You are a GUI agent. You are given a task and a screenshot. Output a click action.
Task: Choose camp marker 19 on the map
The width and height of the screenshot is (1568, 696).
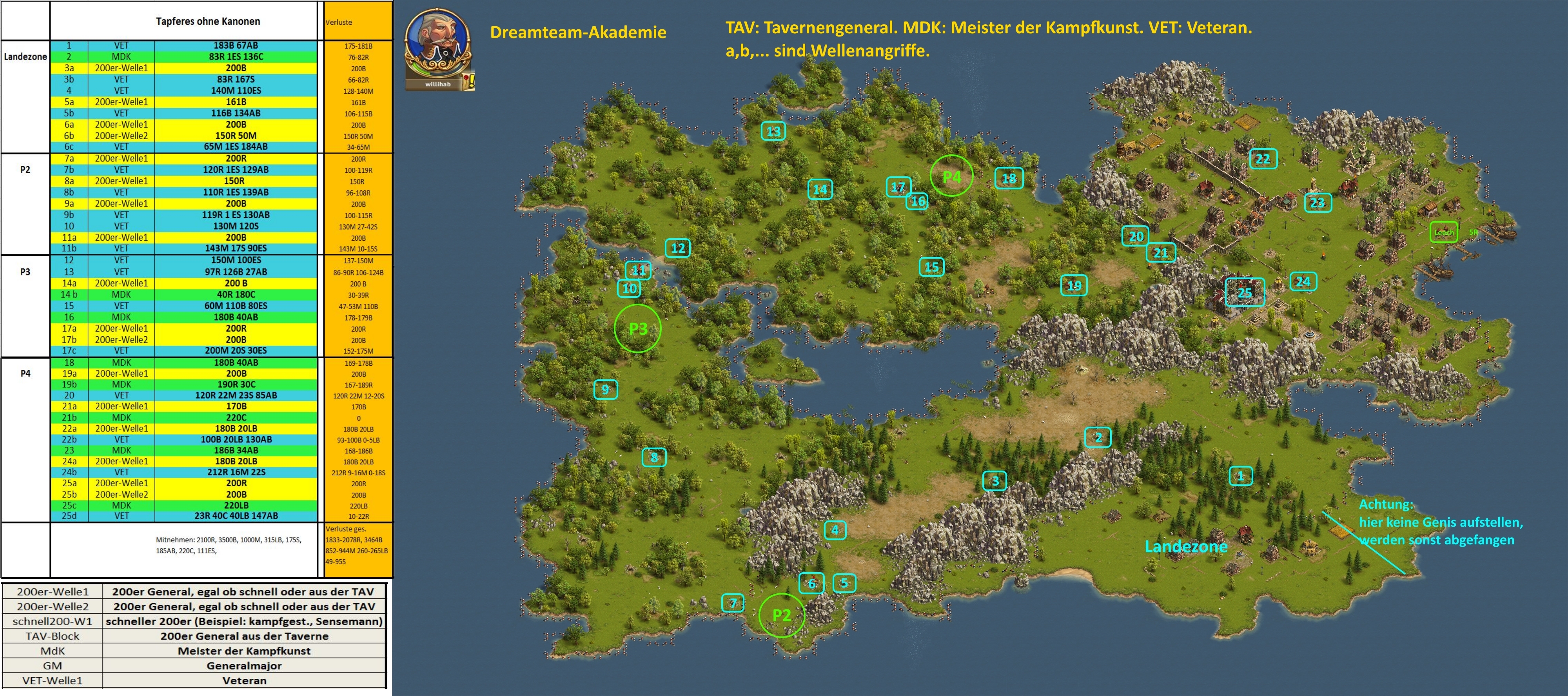[x=1074, y=285]
